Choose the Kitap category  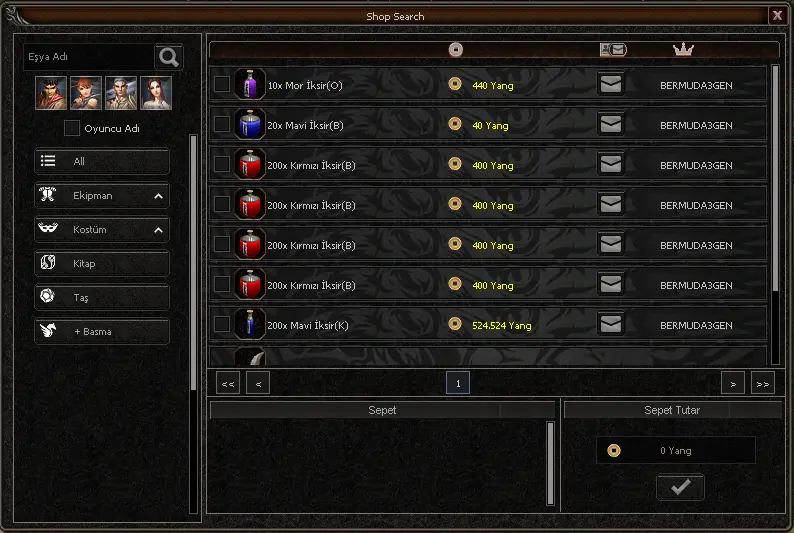101,264
